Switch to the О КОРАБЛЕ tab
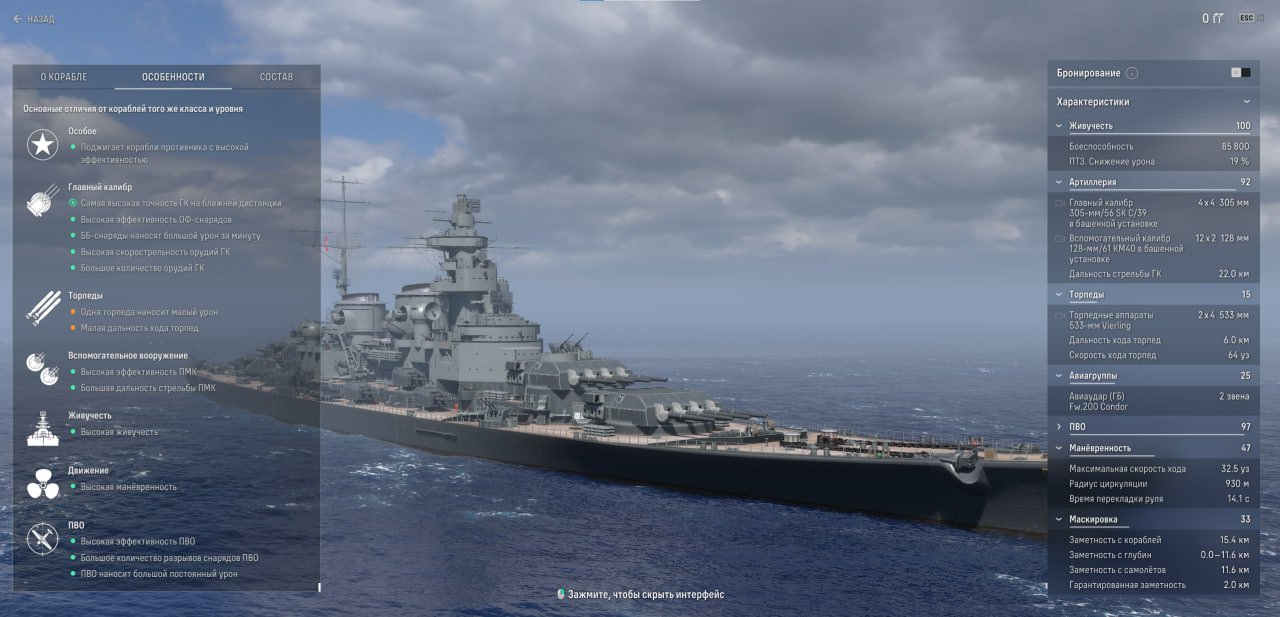This screenshot has height=617, width=1280. 64,77
